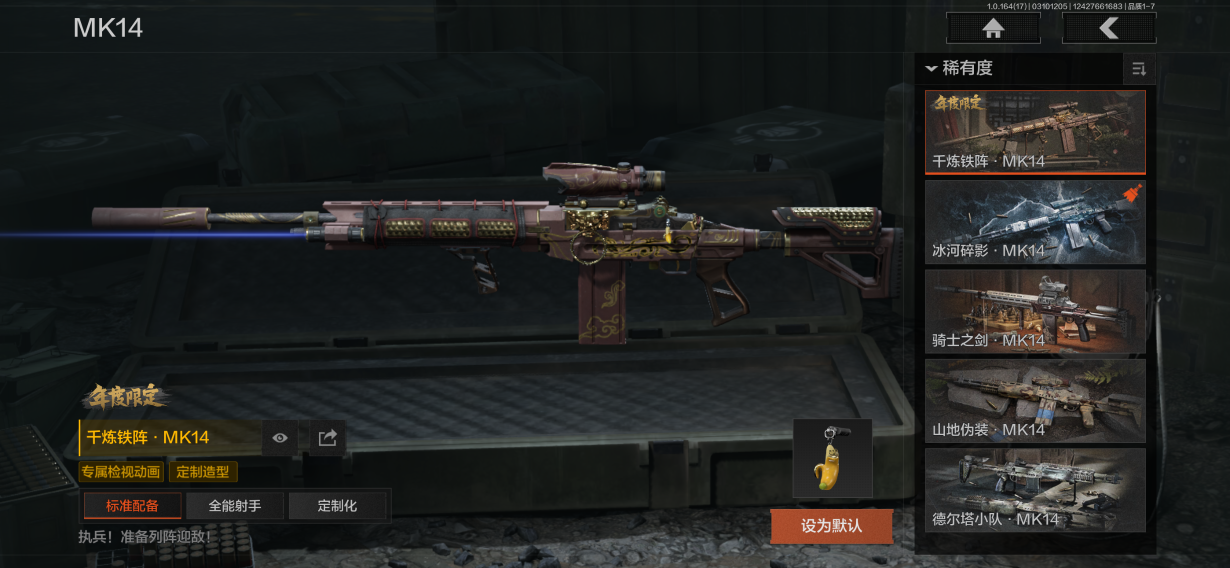The width and height of the screenshot is (1230, 568).
Task: Expand the 稀有度 rarity dropdown
Action: click(x=960, y=68)
